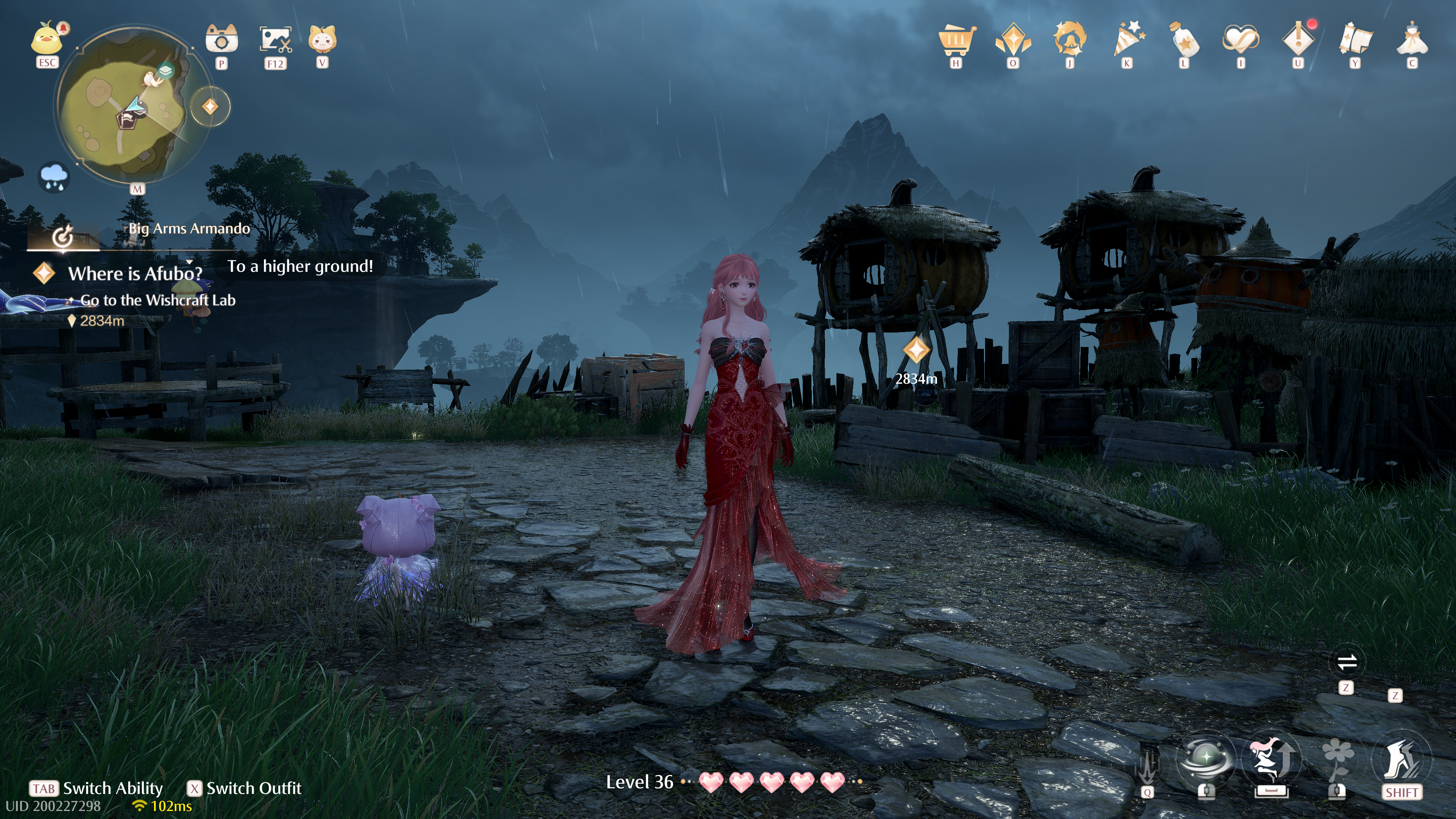Click the orange cat face icon
The height and width of the screenshot is (819, 1456).
pos(322,39)
